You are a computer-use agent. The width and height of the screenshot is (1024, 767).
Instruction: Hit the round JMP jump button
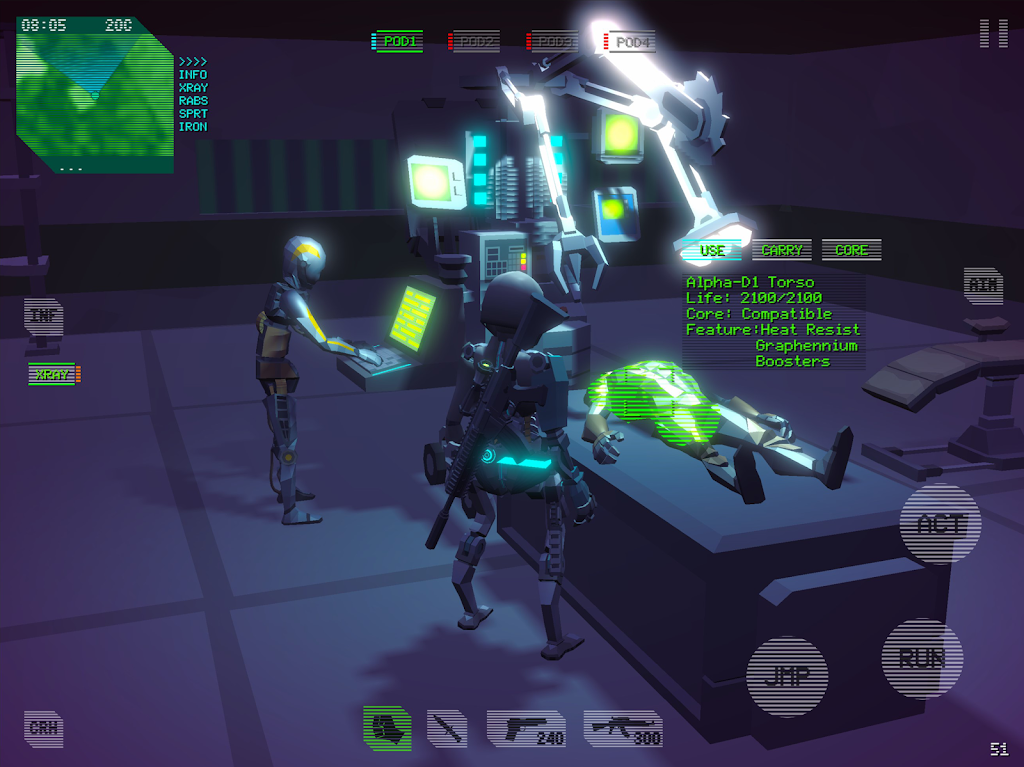787,676
